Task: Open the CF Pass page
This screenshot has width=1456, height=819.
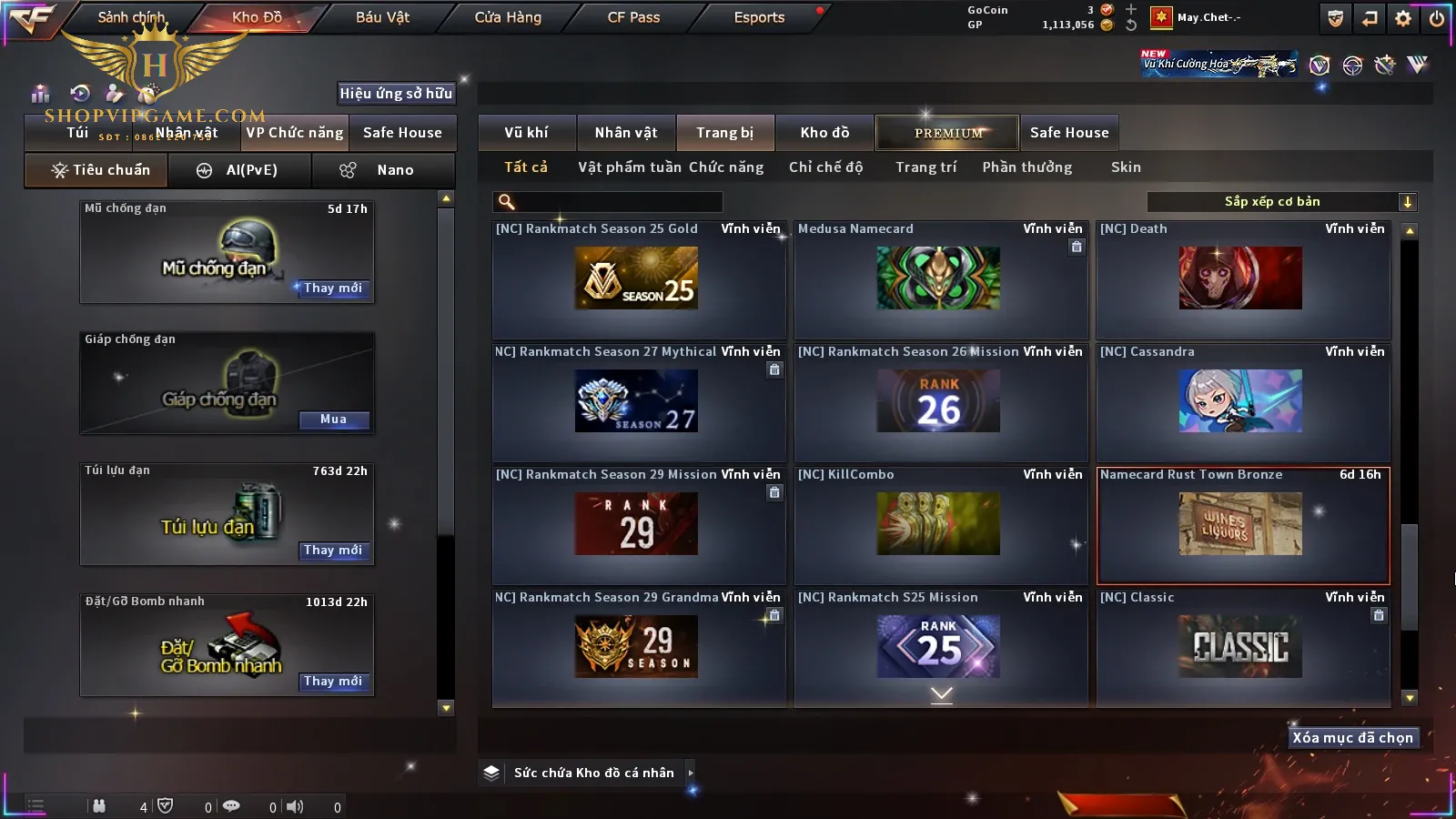Action: point(633,17)
